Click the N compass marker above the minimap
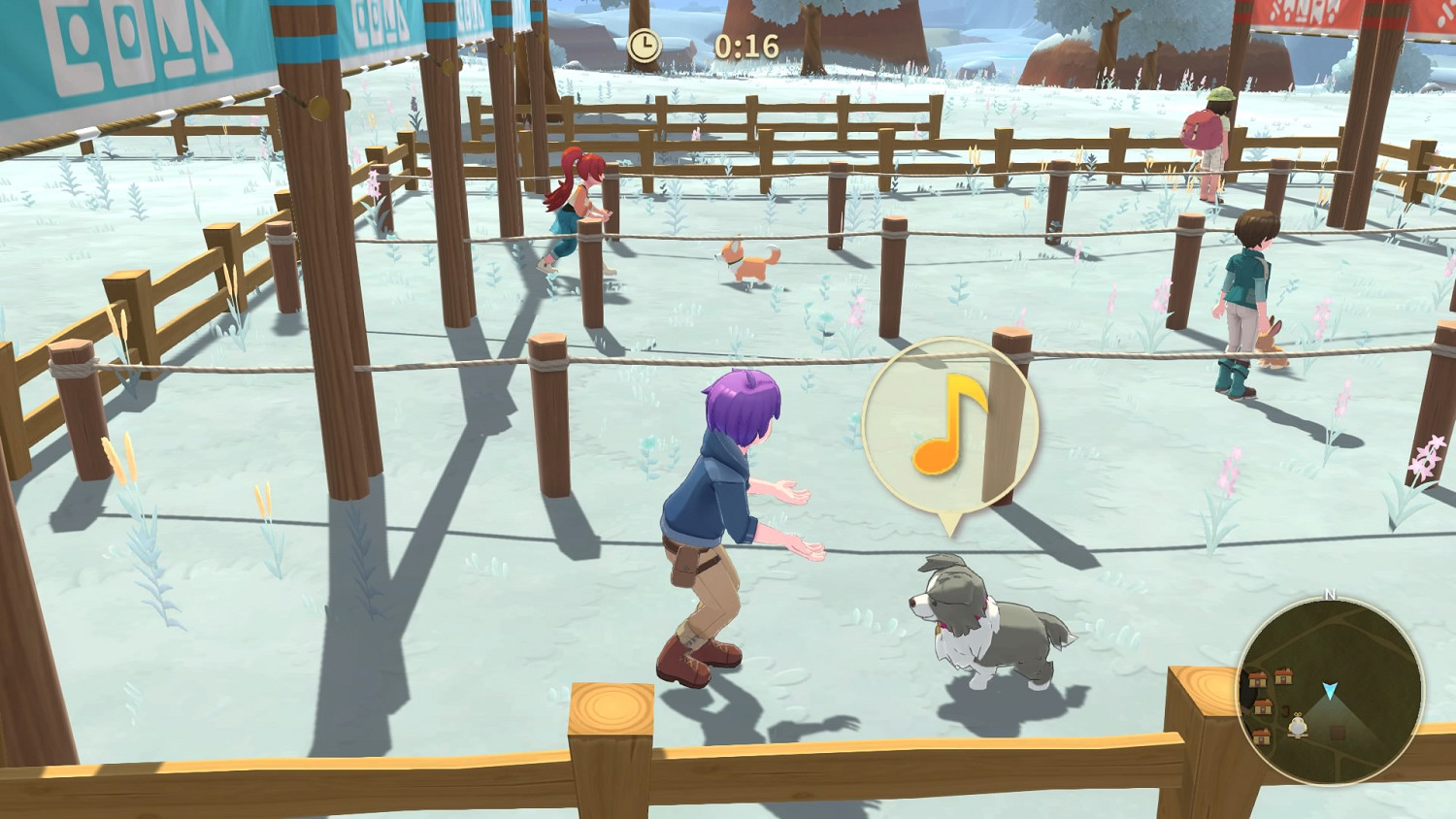 1331,594
